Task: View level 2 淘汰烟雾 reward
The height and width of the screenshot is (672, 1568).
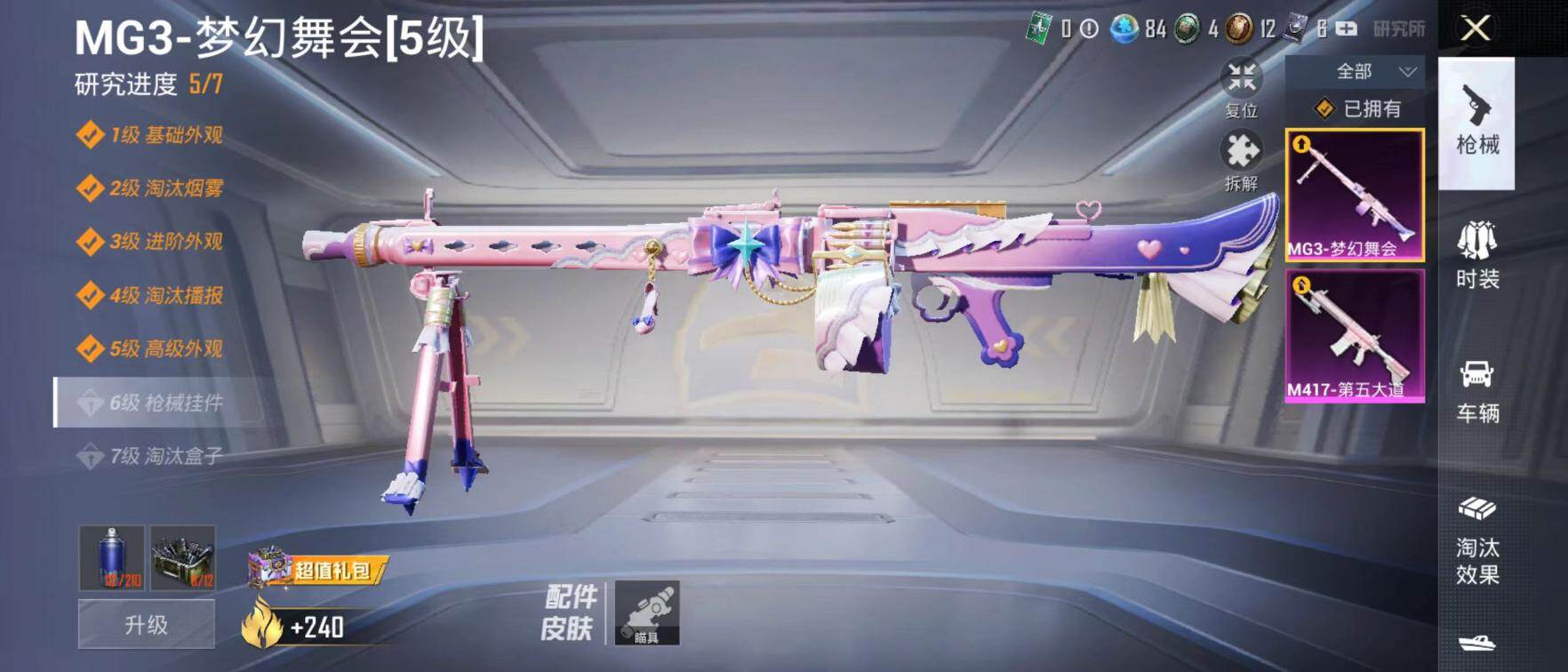Action: point(151,188)
